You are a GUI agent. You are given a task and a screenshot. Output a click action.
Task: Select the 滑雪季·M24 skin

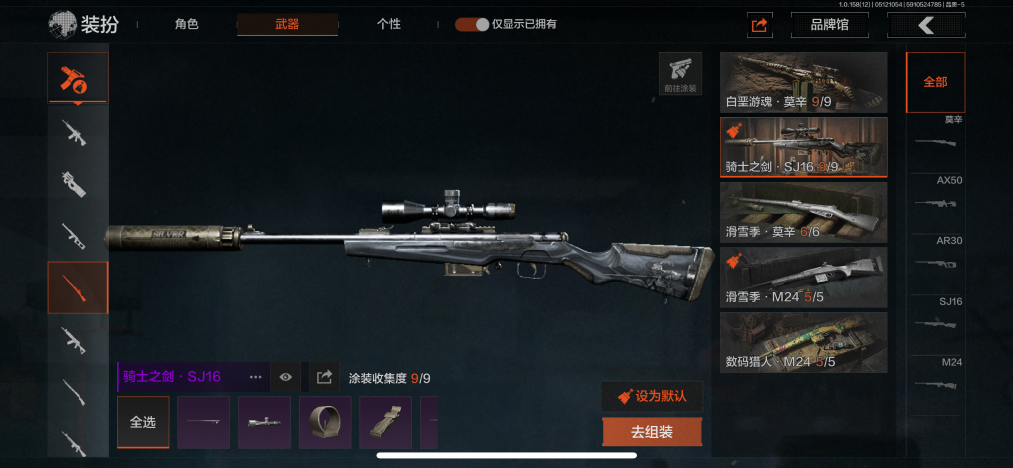tap(803, 276)
